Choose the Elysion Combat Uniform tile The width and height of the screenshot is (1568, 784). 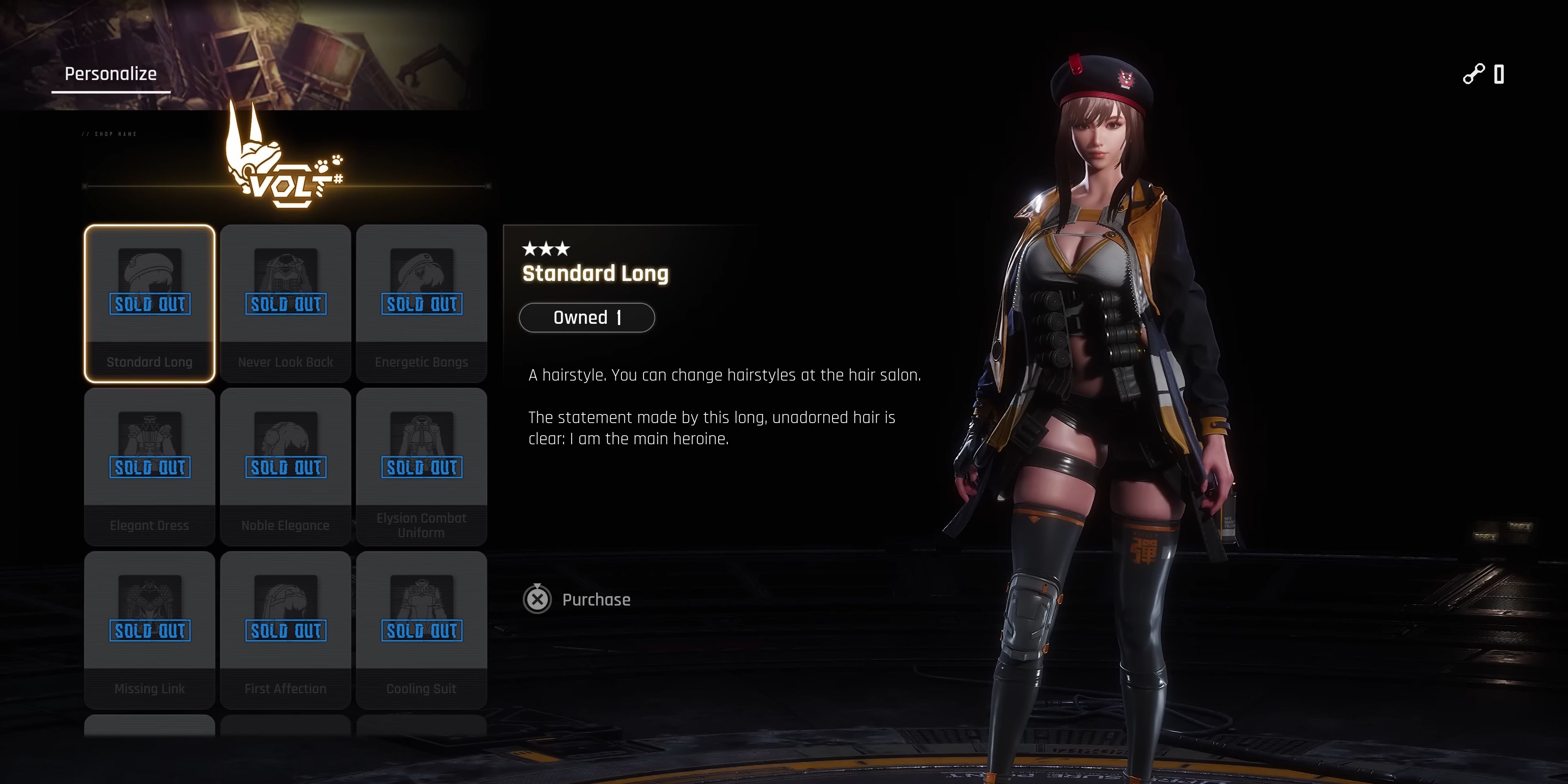pos(421,466)
